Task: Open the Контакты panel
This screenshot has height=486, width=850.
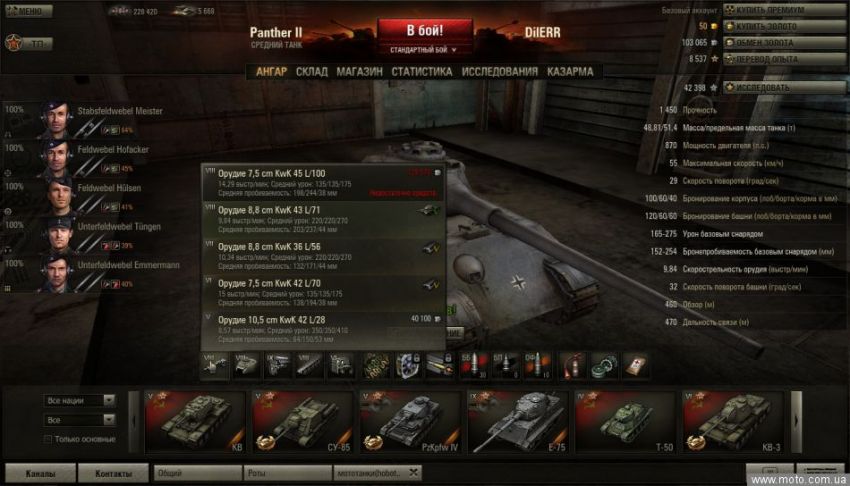Action: [x=114, y=472]
